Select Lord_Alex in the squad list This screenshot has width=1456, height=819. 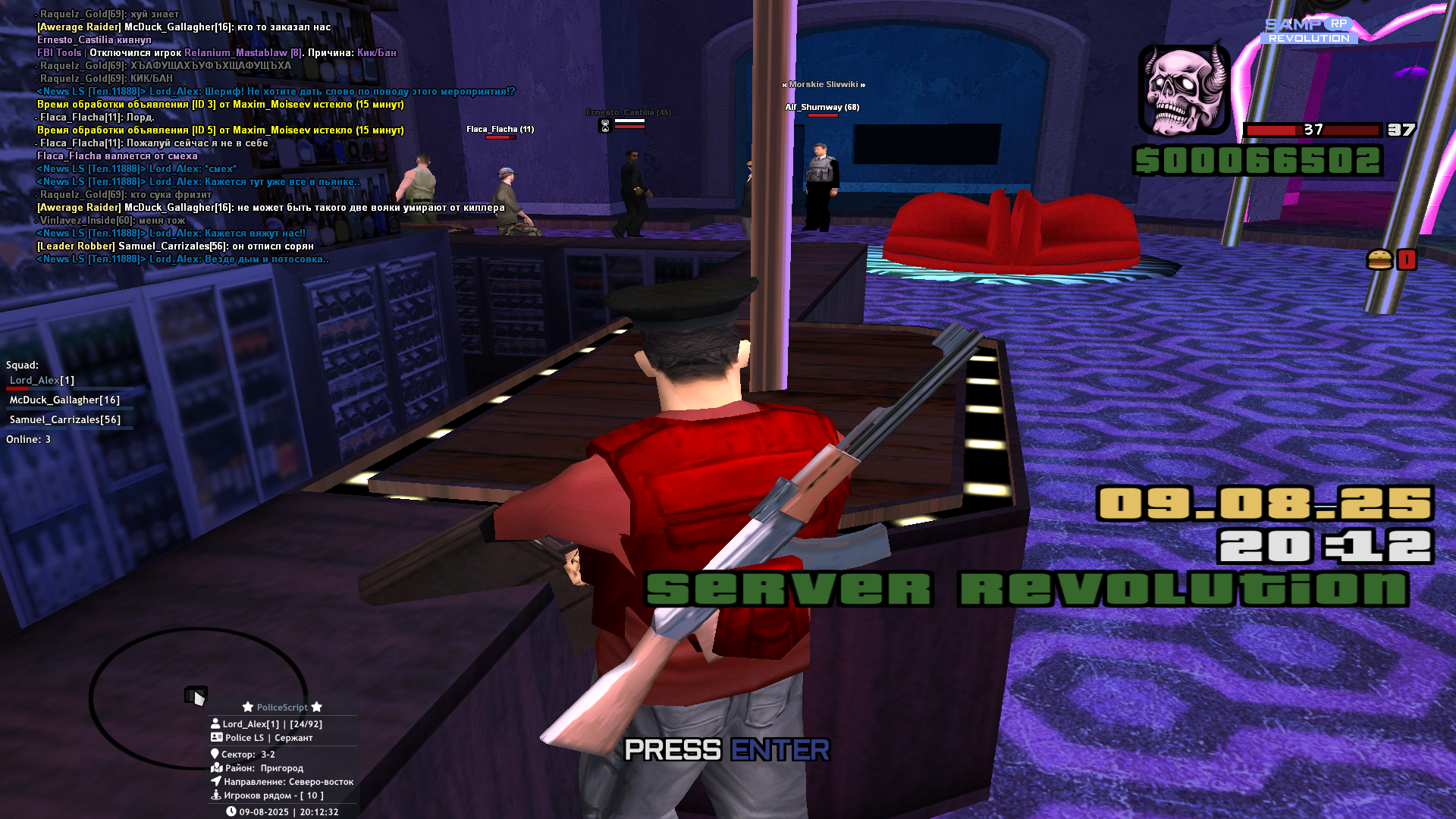(42, 381)
